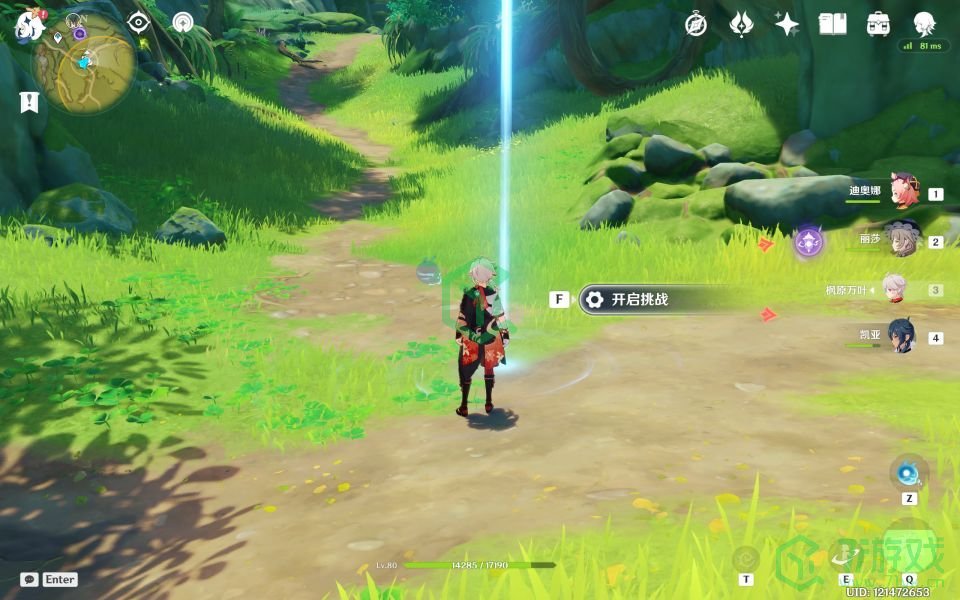Switch to party member 凯亚
The image size is (960, 600).
click(901, 337)
